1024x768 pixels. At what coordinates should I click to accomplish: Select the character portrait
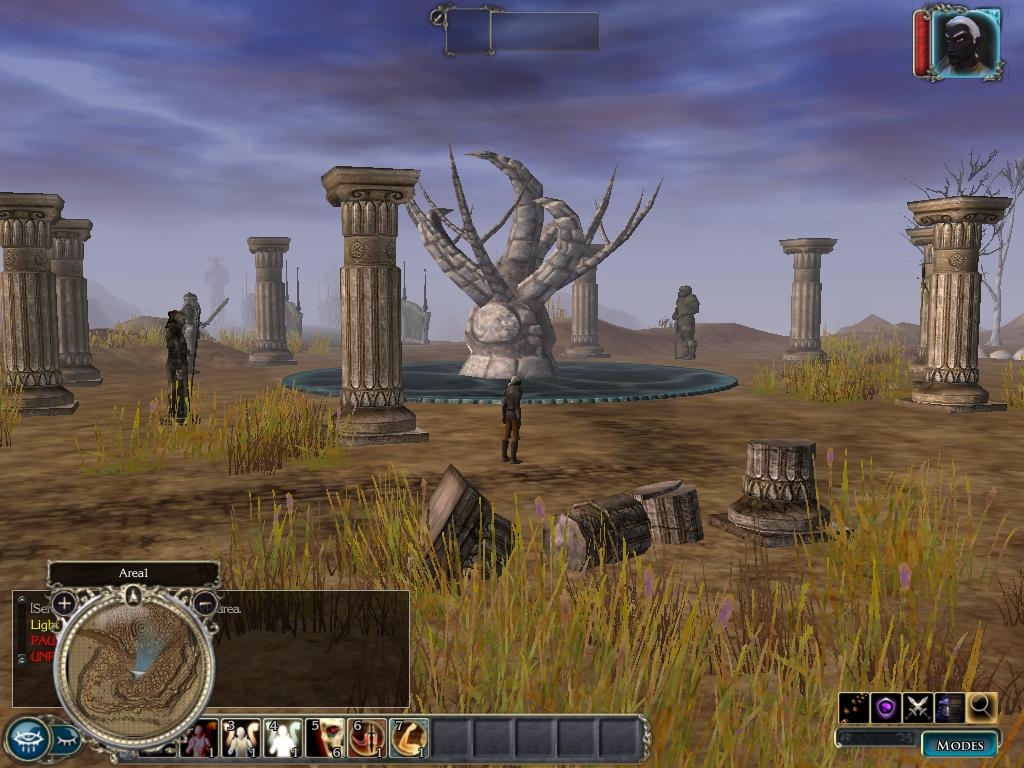[x=965, y=42]
